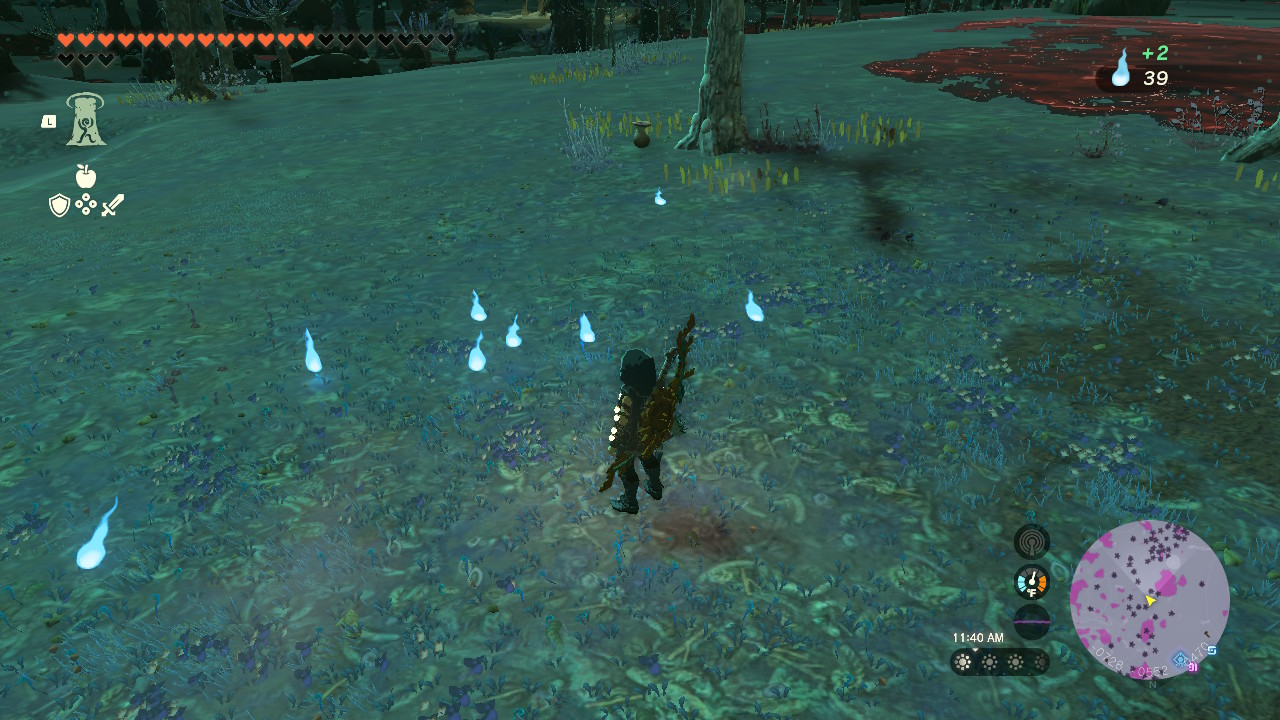Click the last dark heart container
The image size is (1280, 720).
coord(105,59)
